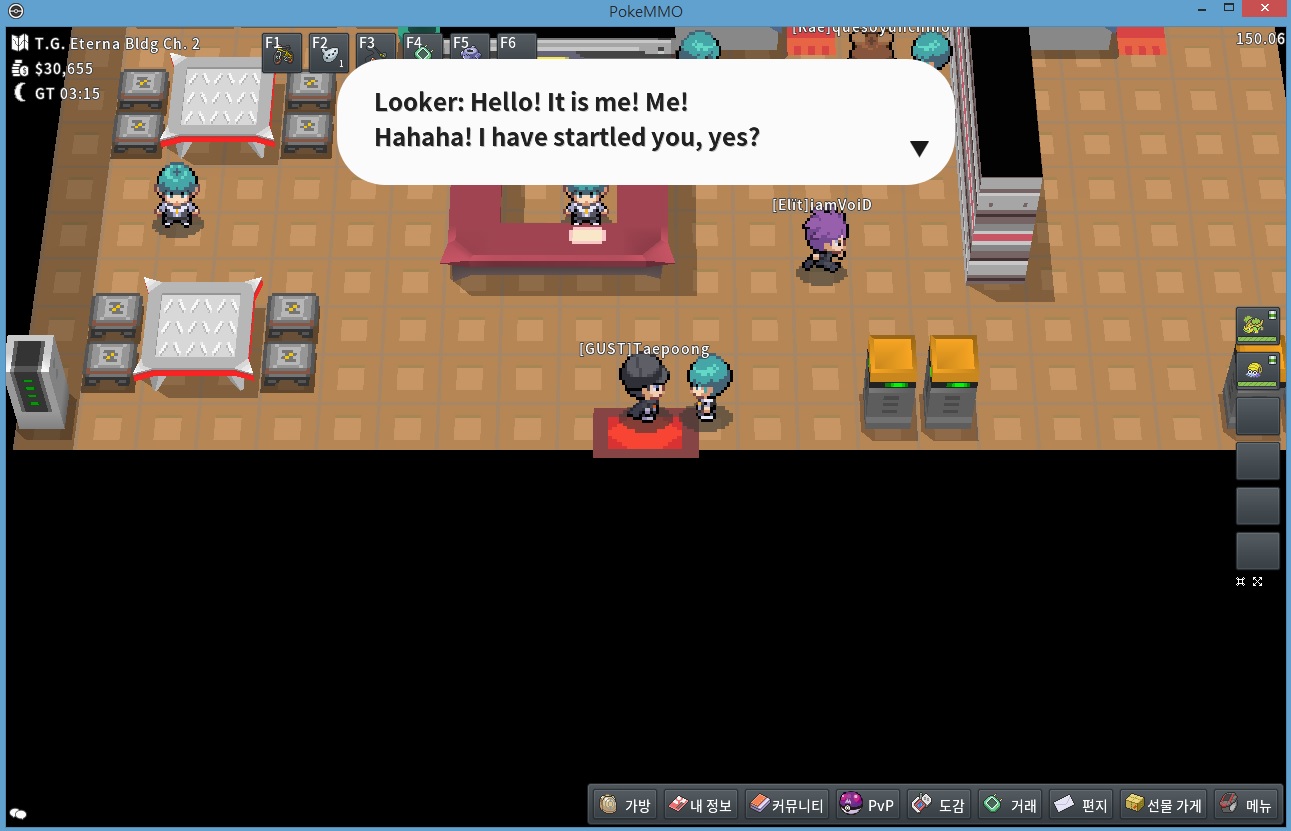Image resolution: width=1291 pixels, height=831 pixels.
Task: Open the 내 정보 trainer info
Action: tap(700, 804)
